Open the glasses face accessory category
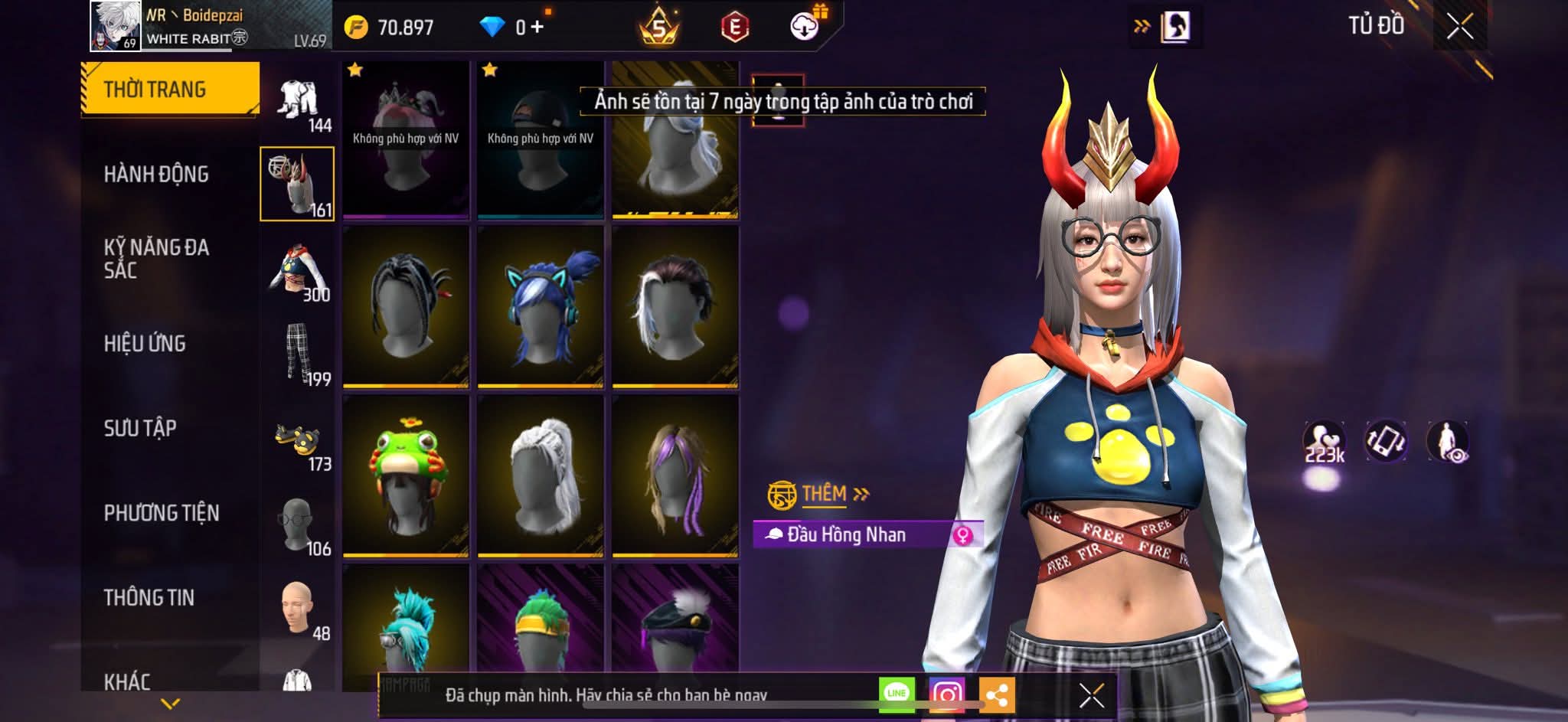 point(297,525)
